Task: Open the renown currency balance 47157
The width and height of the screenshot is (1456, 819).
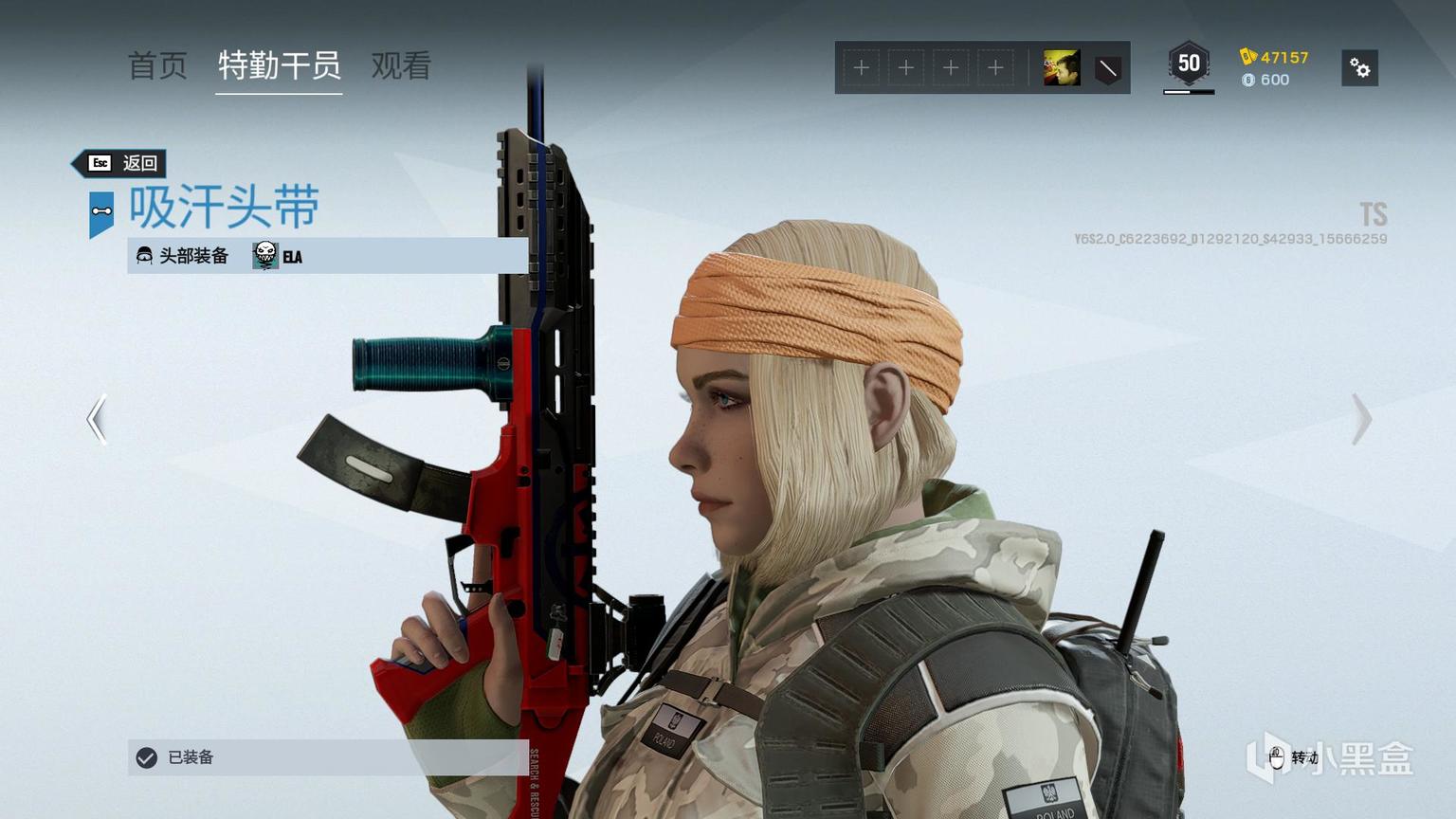Action: pos(1274,57)
